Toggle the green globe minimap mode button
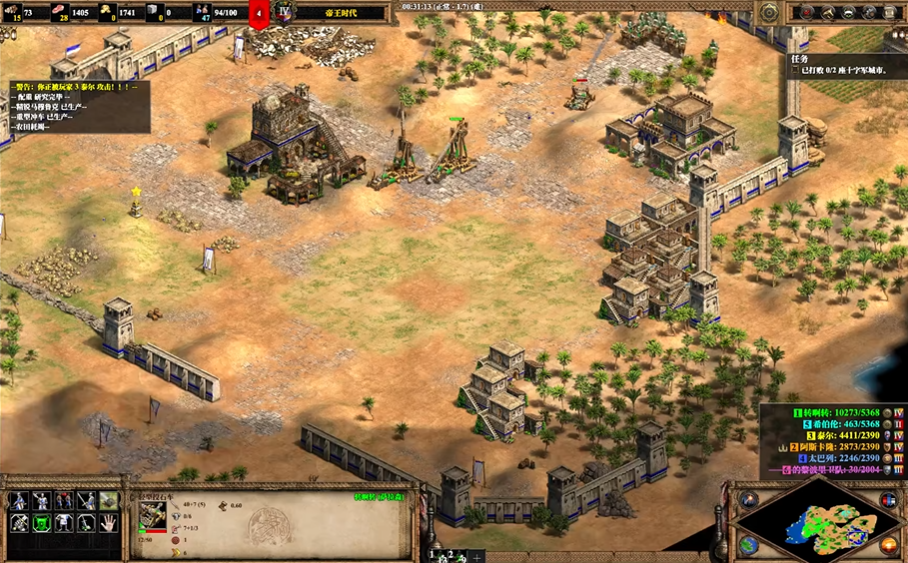 click(749, 545)
